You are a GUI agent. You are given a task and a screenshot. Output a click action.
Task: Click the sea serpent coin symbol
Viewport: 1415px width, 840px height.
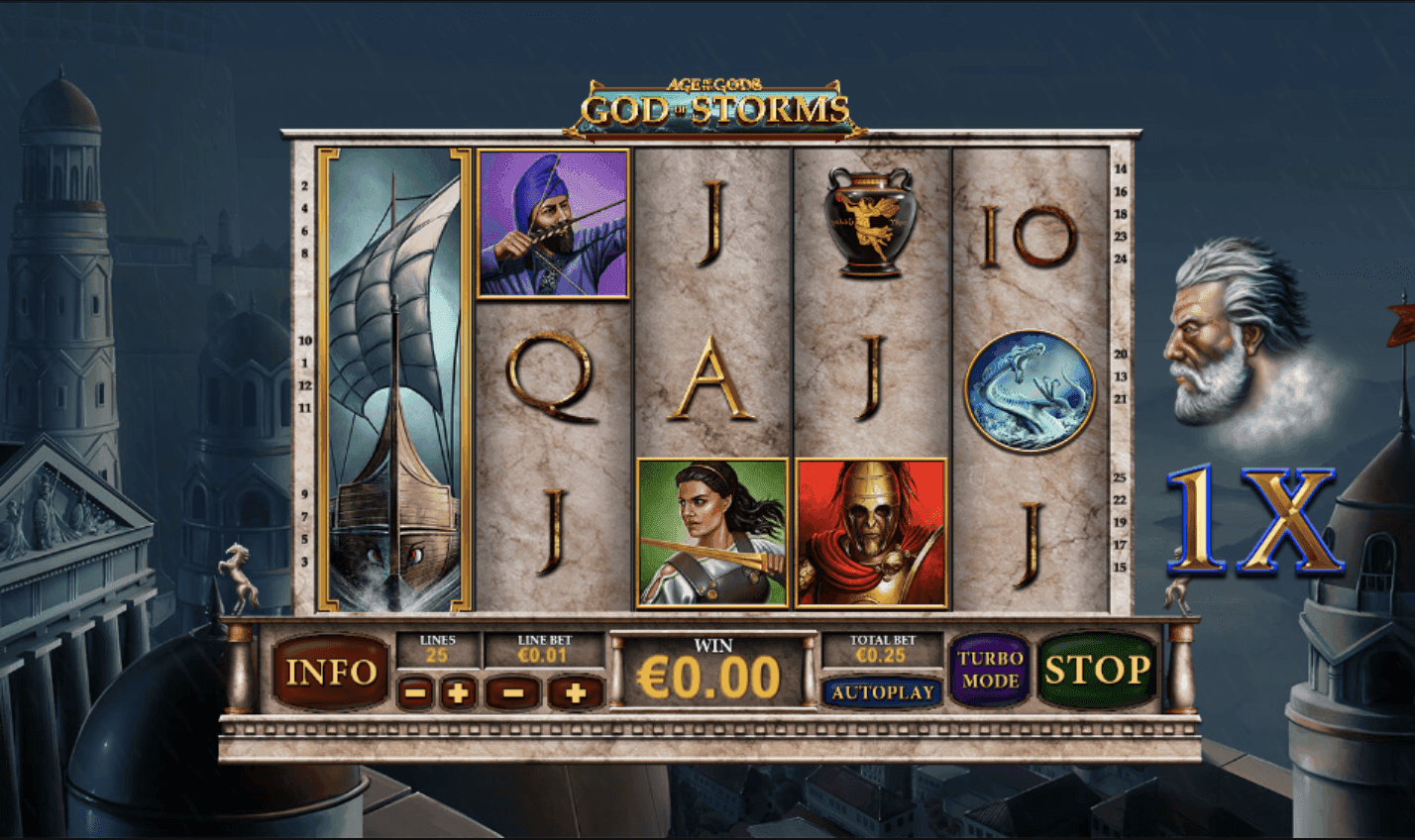tap(1031, 386)
